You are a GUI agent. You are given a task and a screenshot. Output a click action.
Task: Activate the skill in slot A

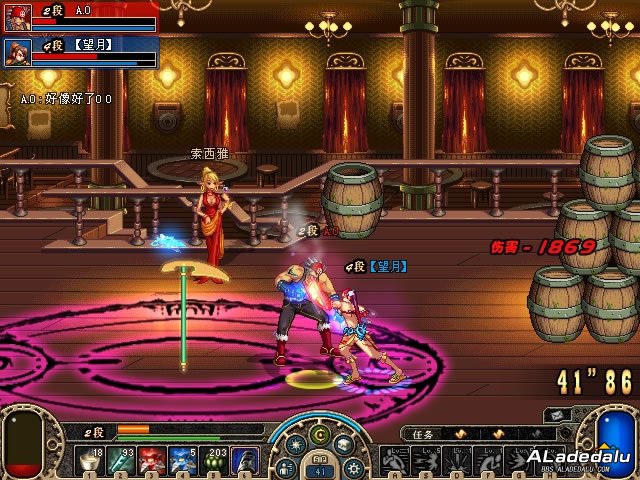[x=394, y=461]
